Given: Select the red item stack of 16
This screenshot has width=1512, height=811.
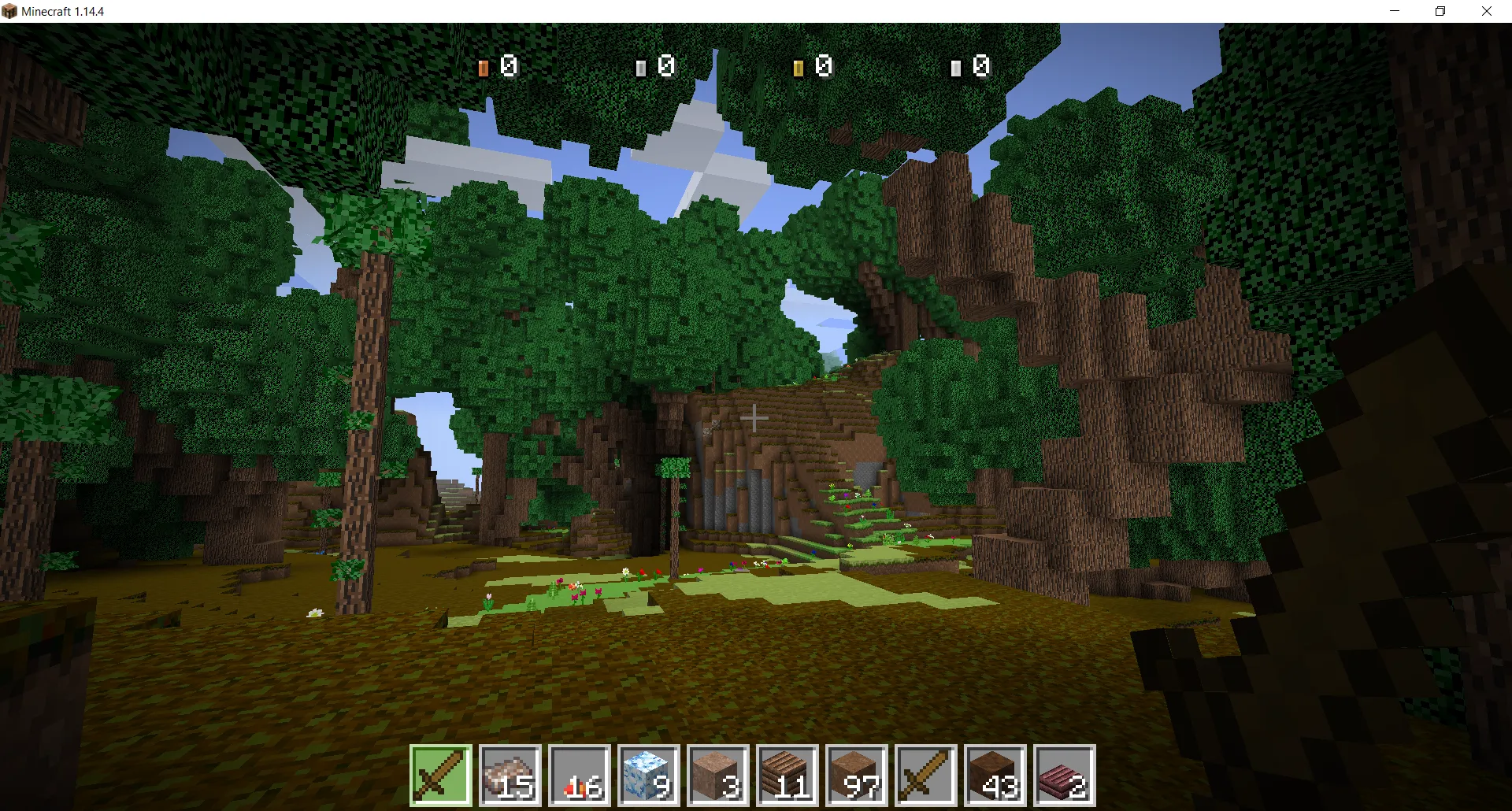Looking at the screenshot, I should click(578, 776).
